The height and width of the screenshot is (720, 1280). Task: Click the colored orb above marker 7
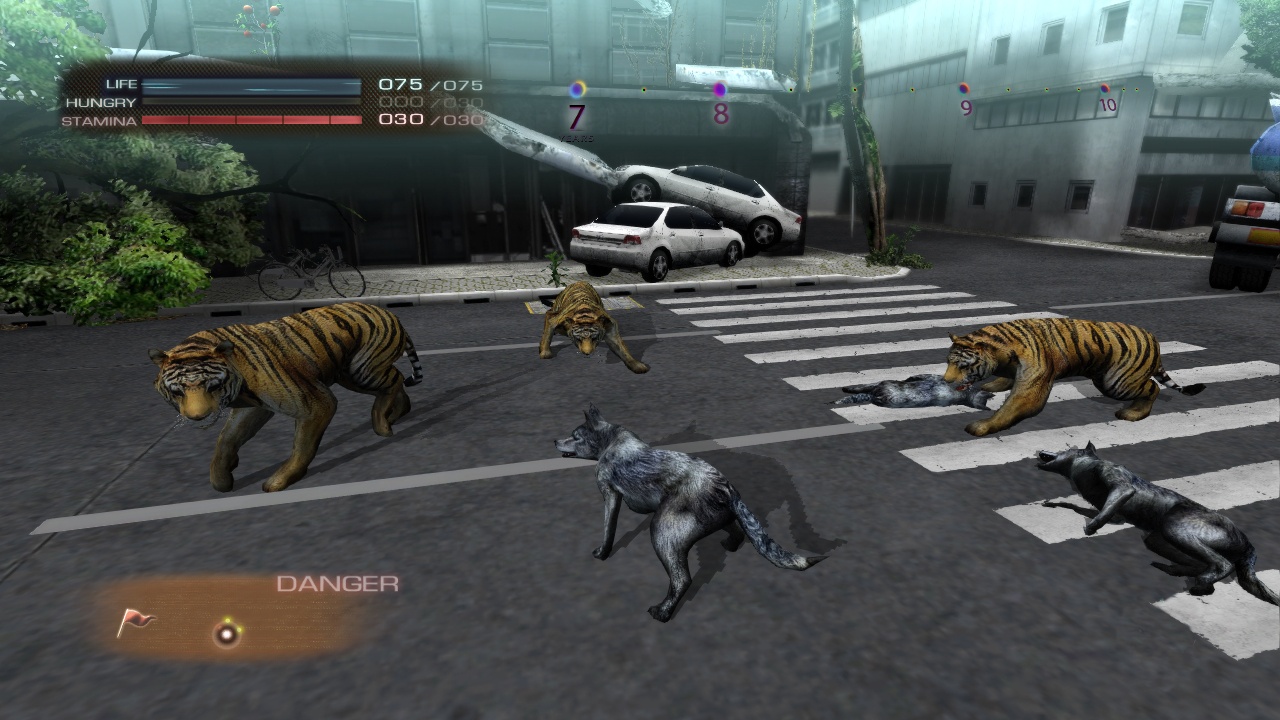576,89
